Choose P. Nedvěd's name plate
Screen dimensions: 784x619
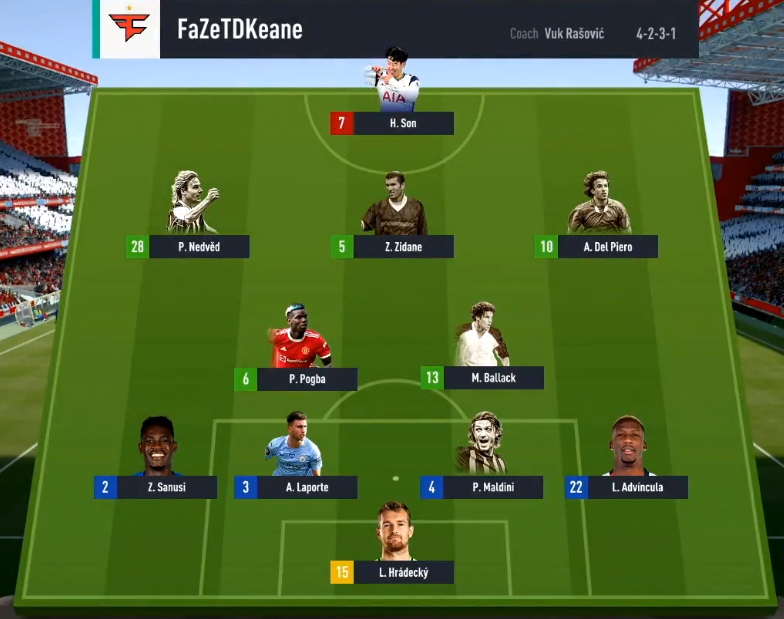pos(199,247)
